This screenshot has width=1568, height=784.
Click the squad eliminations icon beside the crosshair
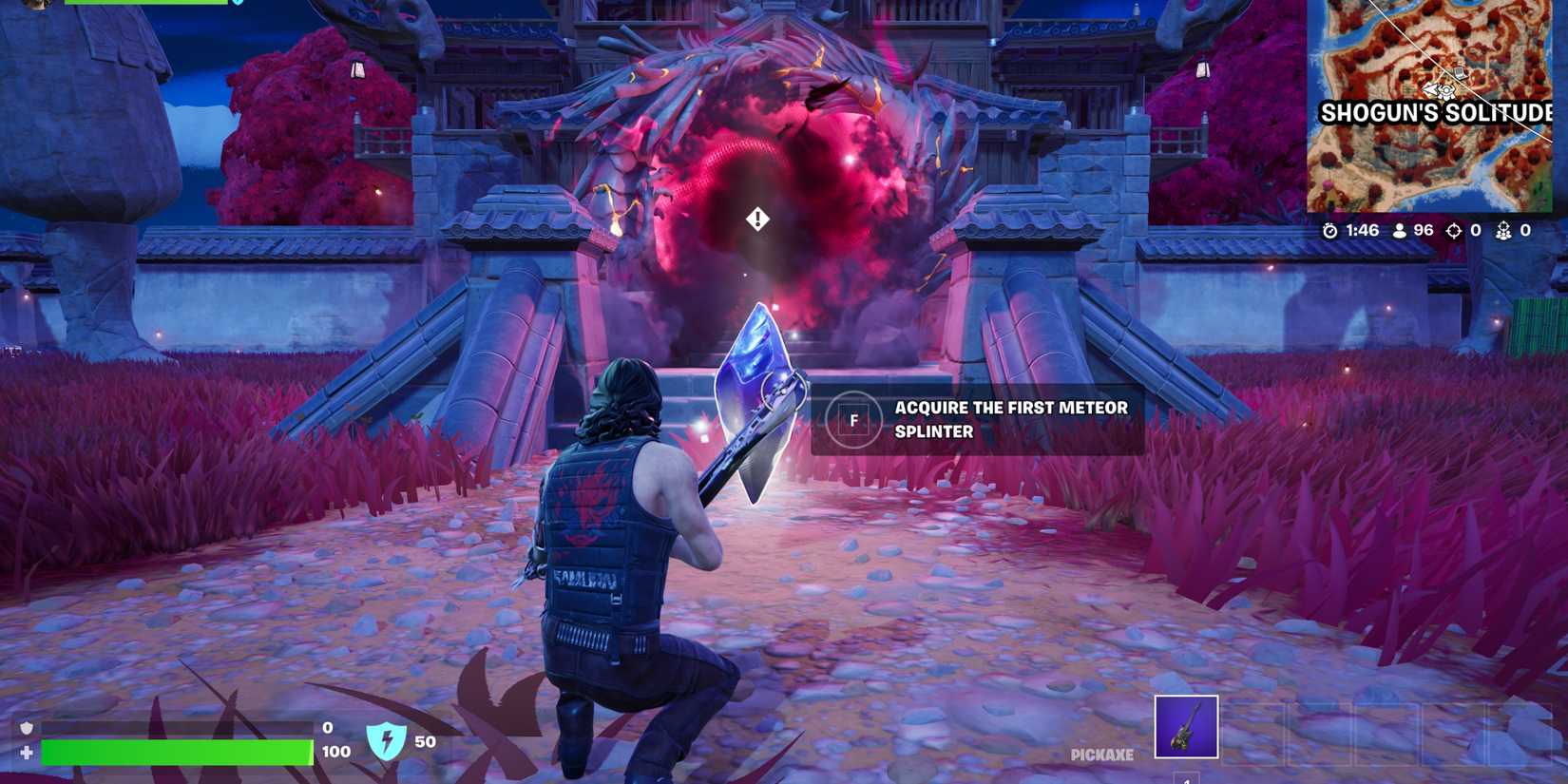[x=1504, y=228]
